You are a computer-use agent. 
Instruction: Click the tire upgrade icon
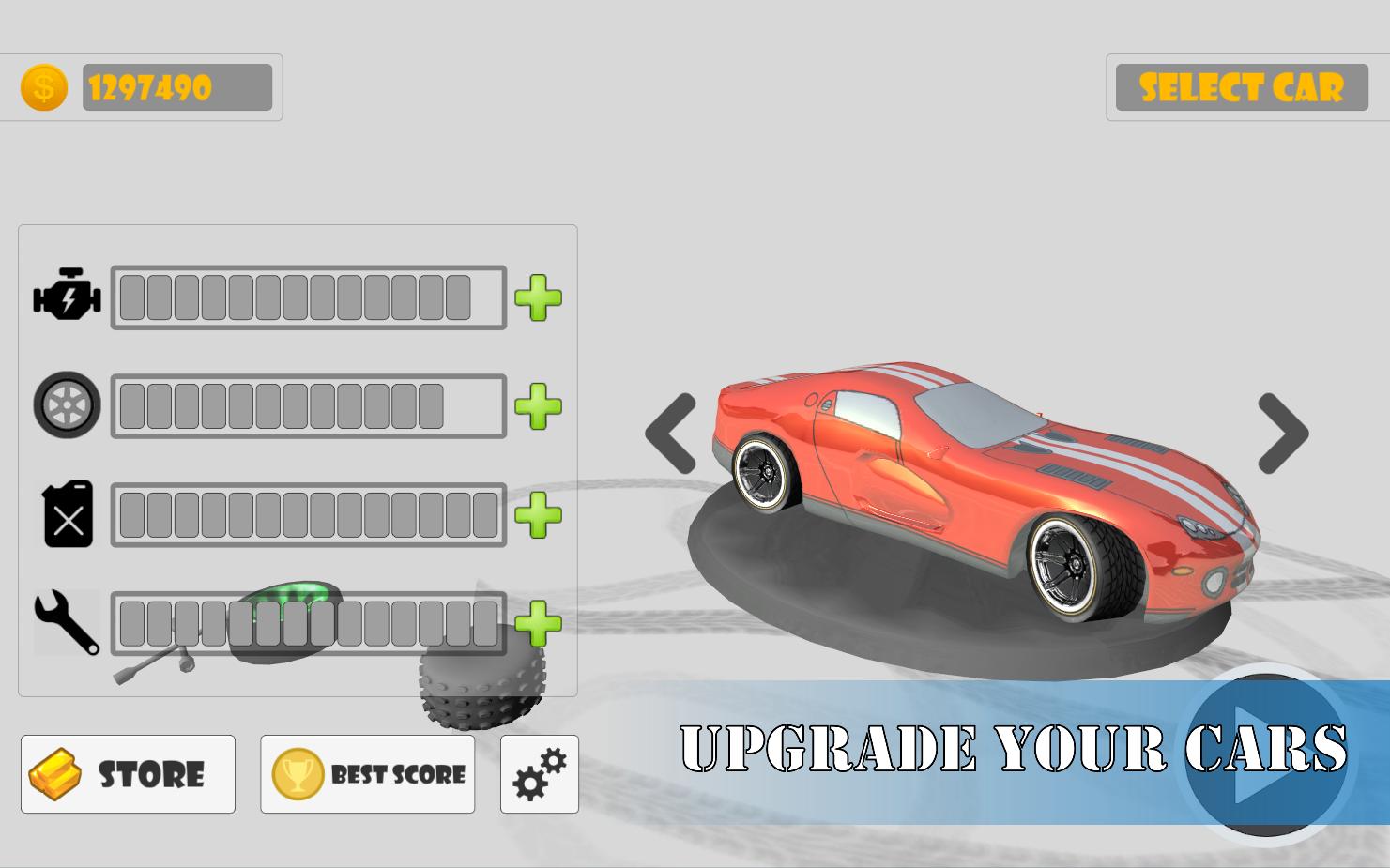coord(67,405)
